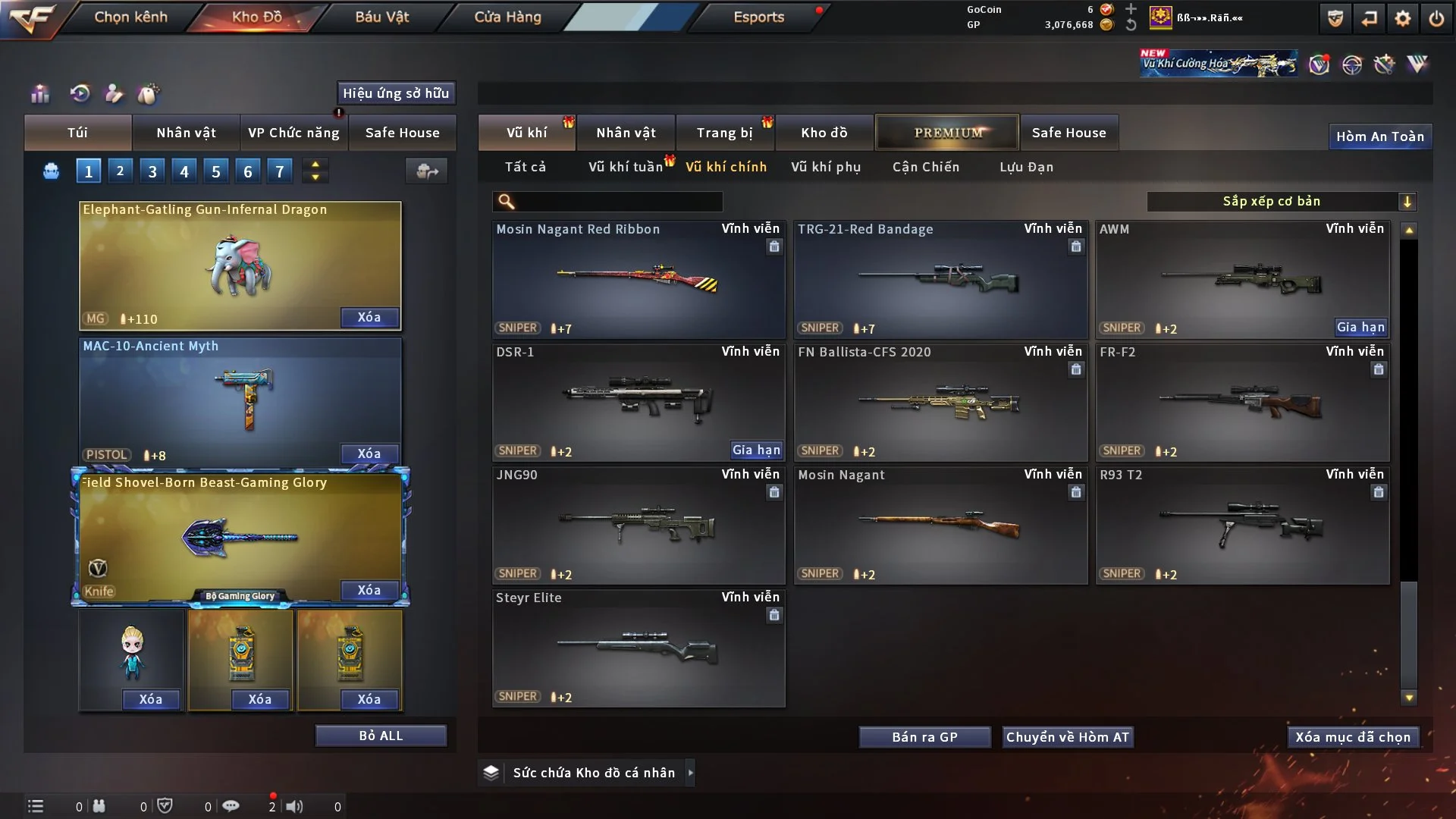Viewport: 1456px width, 819px height.
Task: Switch to the Nhân vật bag tab
Action: tap(186, 133)
